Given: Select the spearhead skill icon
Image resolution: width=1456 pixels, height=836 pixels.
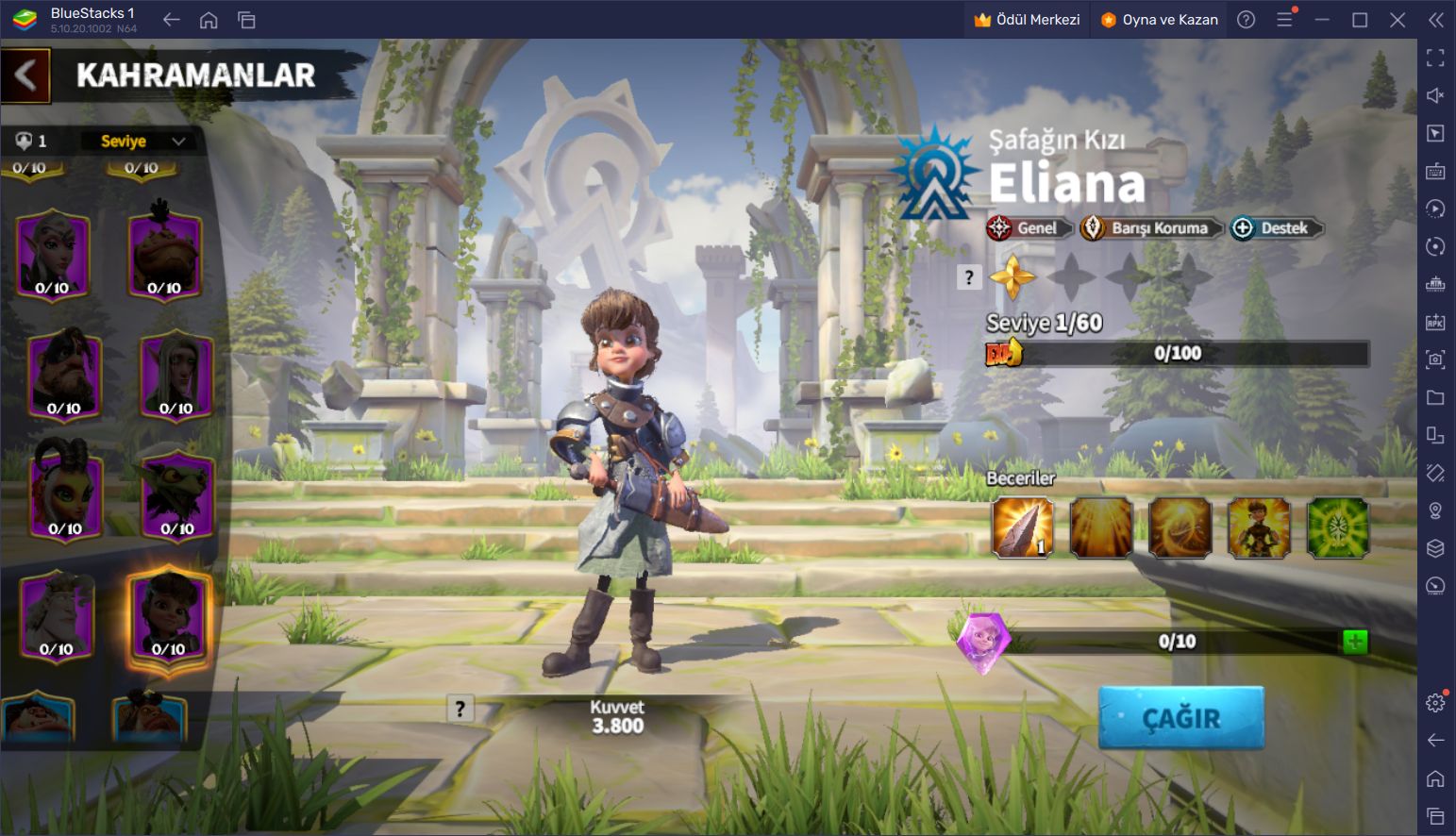Looking at the screenshot, I should (x=1023, y=527).
